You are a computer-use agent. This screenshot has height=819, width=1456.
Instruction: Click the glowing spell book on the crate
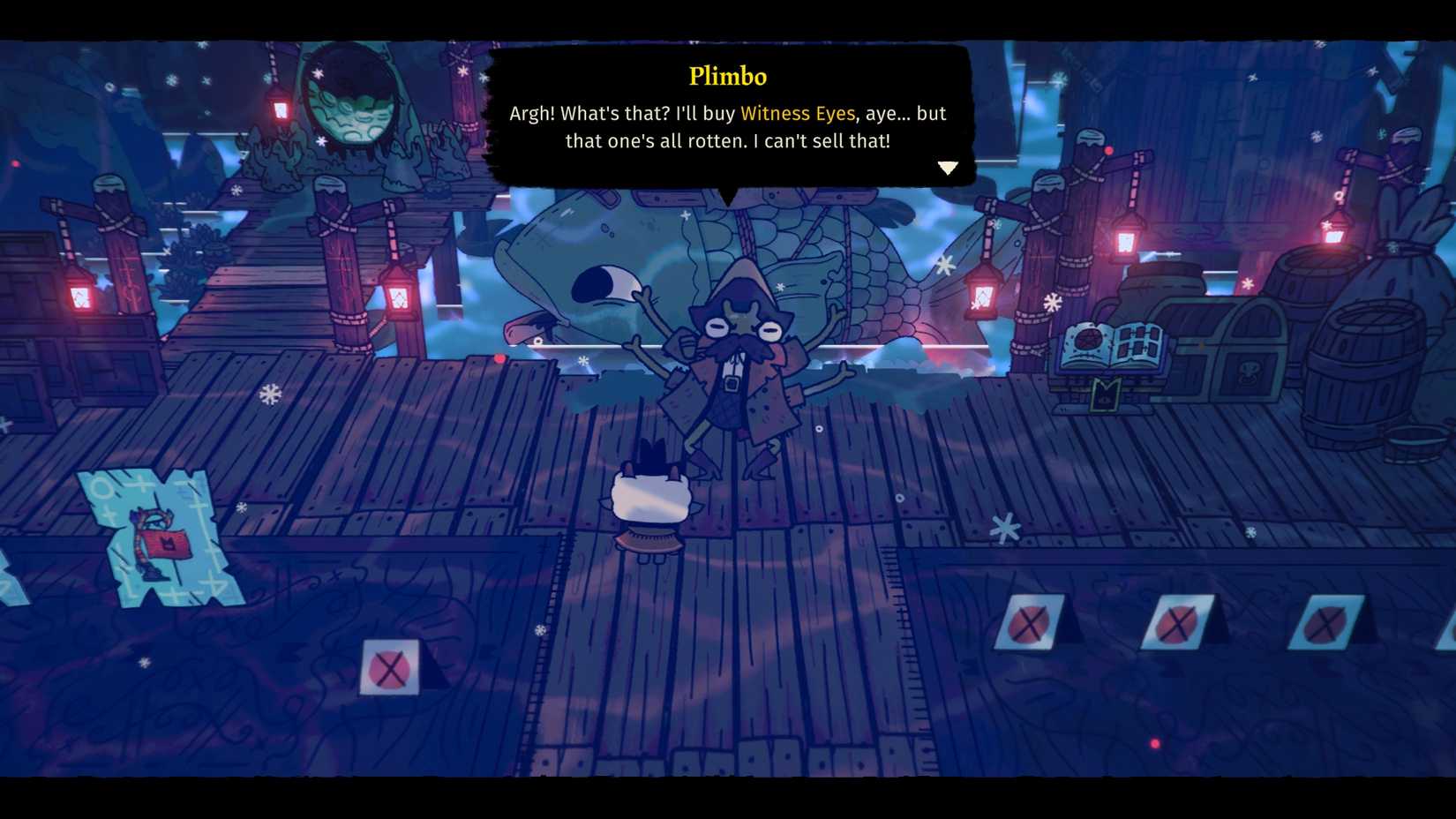pos(1108,344)
